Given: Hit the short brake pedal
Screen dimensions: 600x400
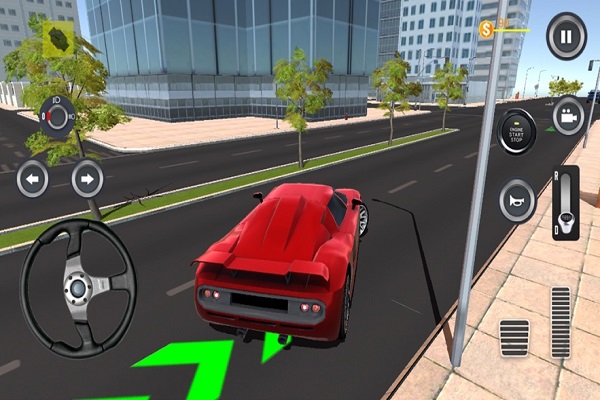Looking at the screenshot, I should [x=514, y=342].
